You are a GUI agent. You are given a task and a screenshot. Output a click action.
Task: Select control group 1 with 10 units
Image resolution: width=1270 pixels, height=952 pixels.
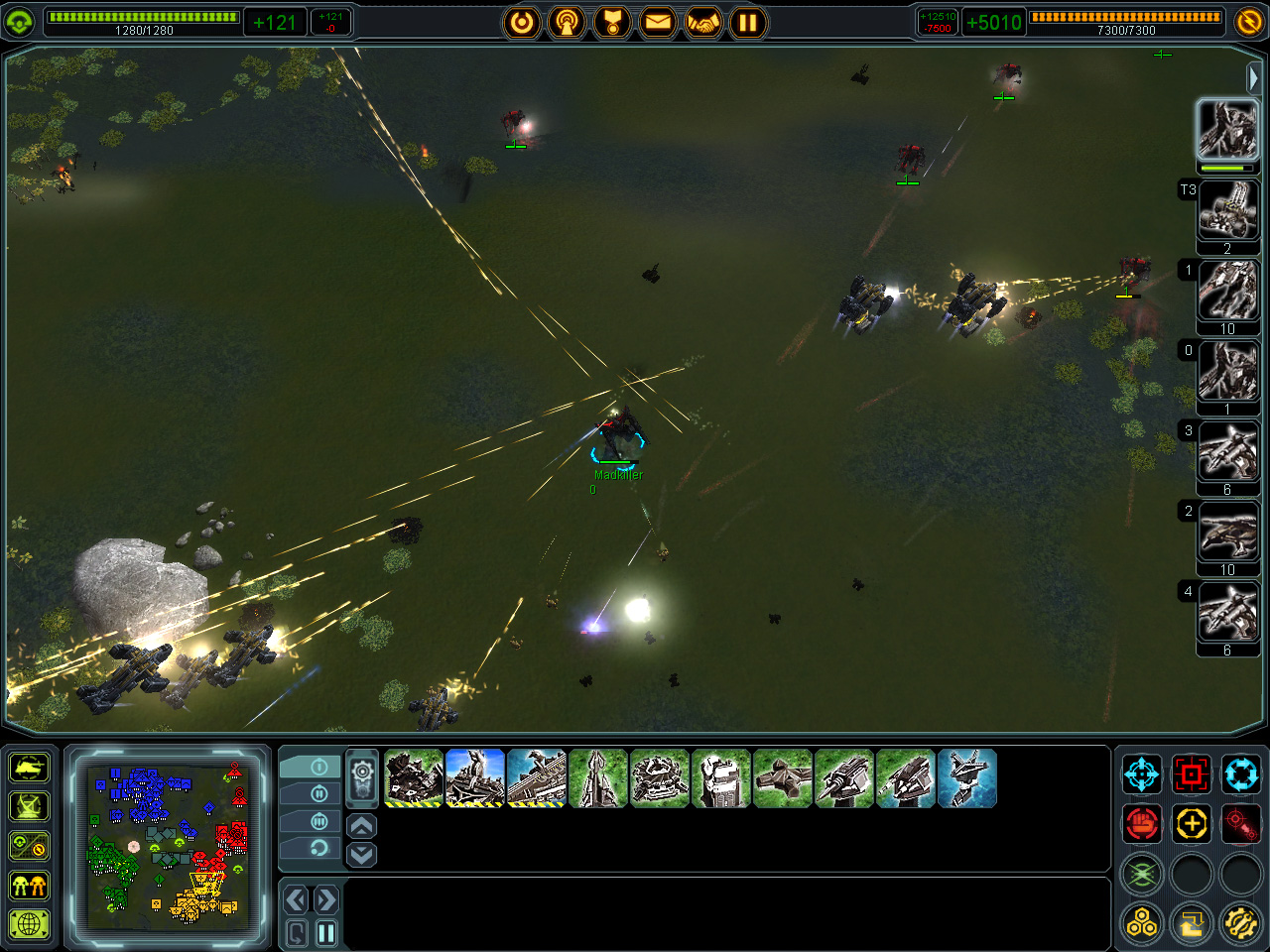(x=1227, y=292)
